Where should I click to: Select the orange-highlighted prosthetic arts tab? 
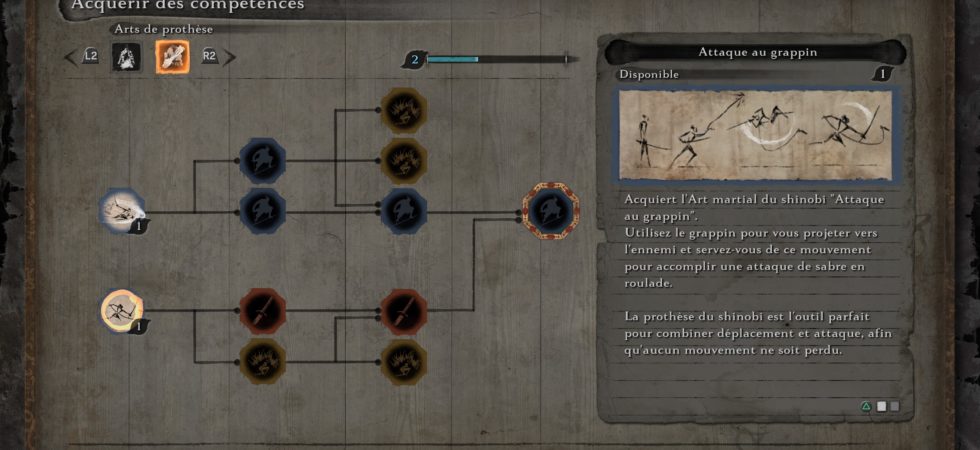[x=172, y=57]
